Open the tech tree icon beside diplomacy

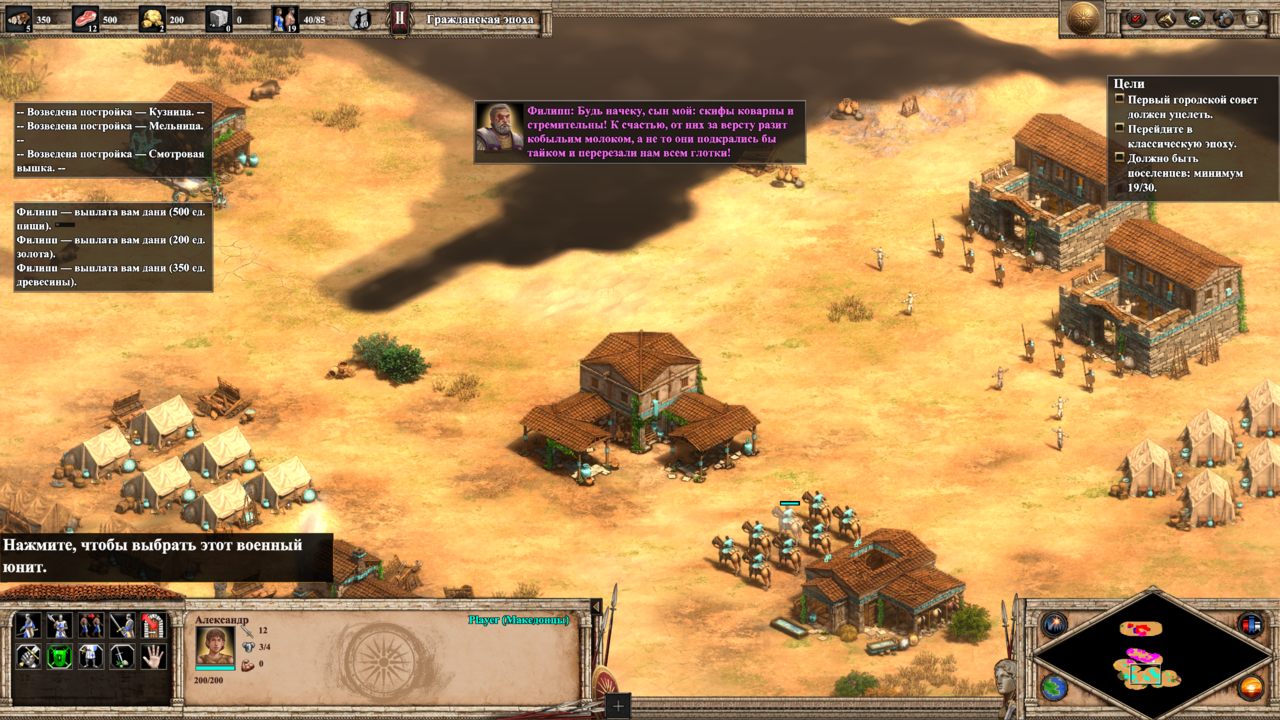(1223, 17)
